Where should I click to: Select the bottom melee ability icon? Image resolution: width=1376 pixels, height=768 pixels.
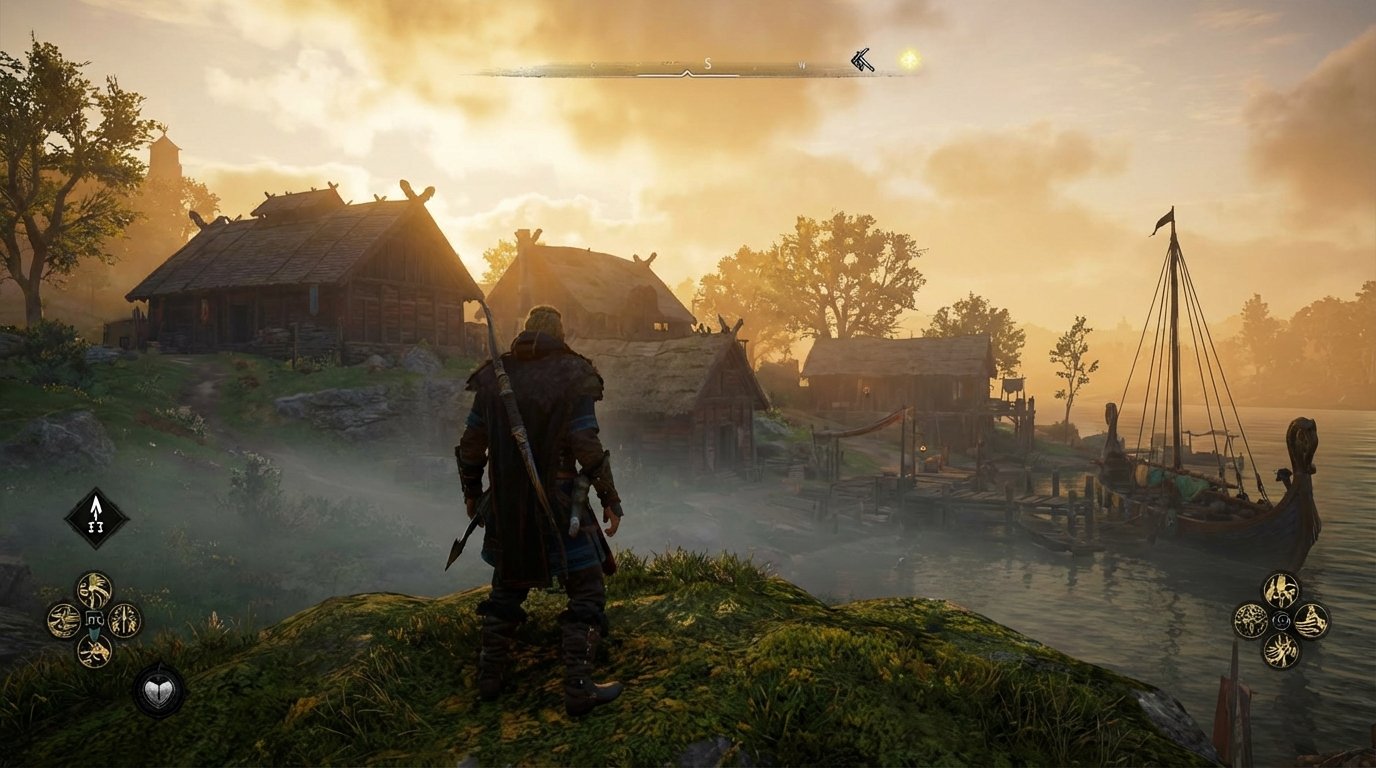coord(95,650)
